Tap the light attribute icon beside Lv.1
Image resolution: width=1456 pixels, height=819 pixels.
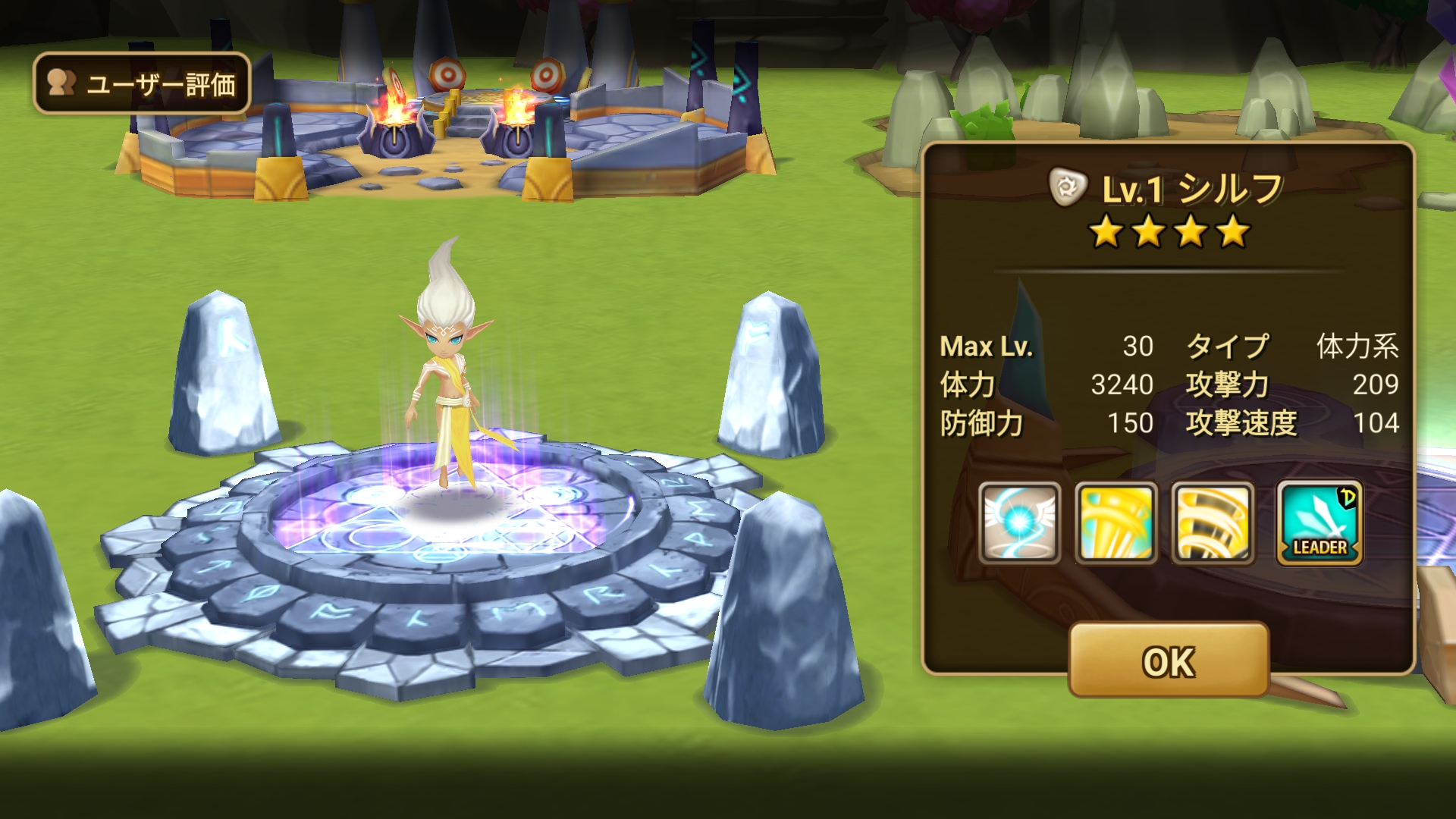pos(1068,188)
